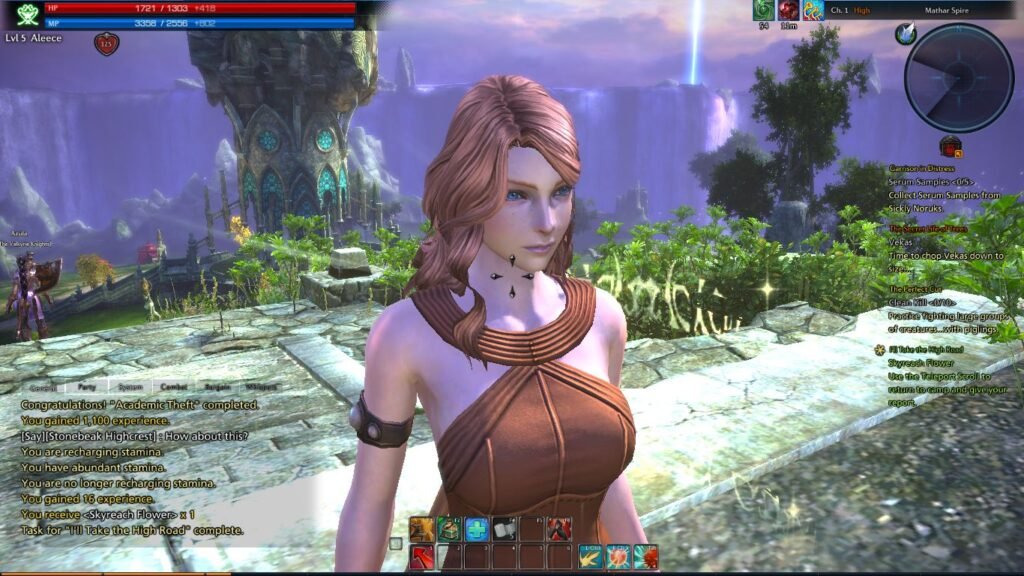Click the circular minimap
This screenshot has width=1024, height=576.
(958, 77)
